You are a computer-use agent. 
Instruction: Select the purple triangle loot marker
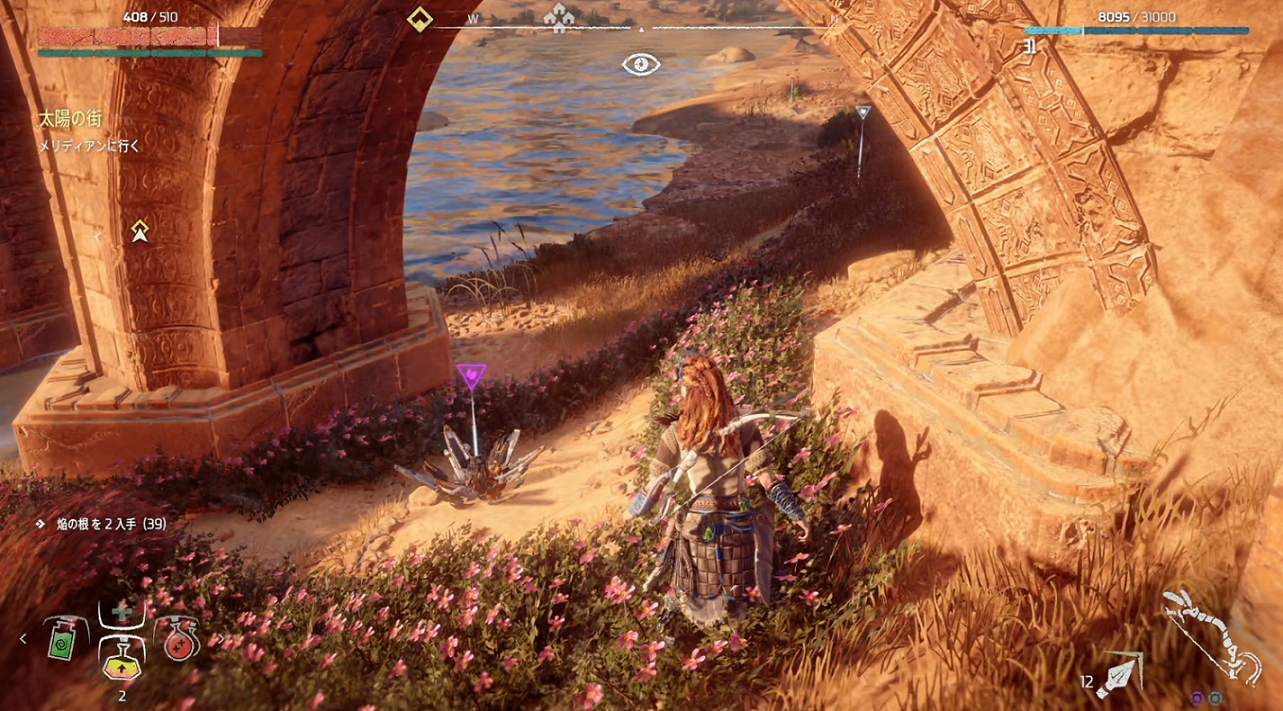pos(471,376)
